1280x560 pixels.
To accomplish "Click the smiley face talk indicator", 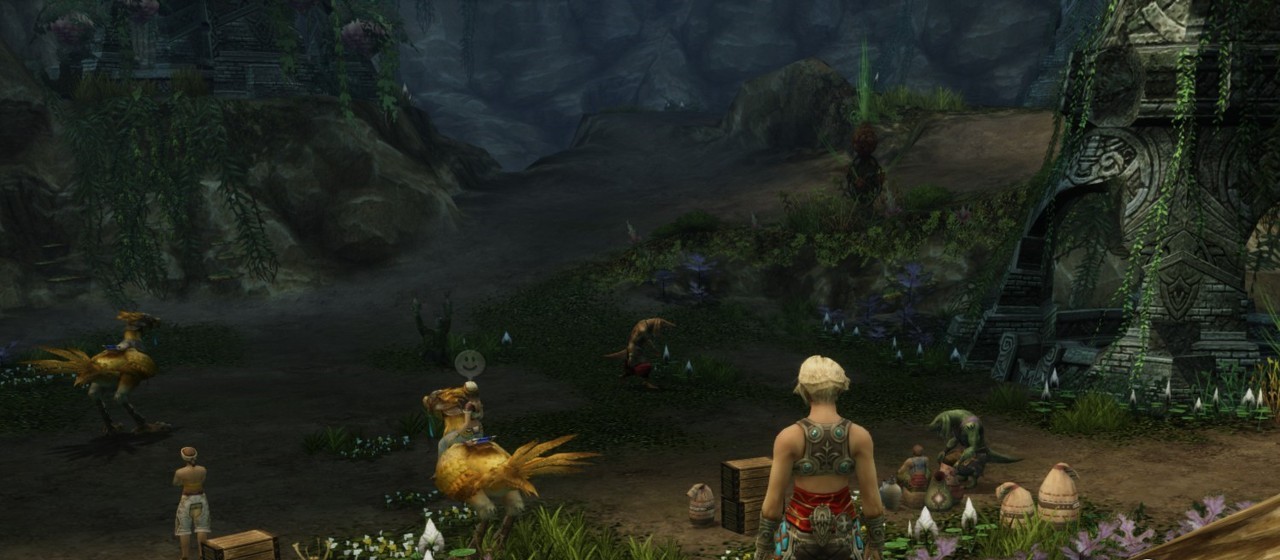I will click(469, 363).
